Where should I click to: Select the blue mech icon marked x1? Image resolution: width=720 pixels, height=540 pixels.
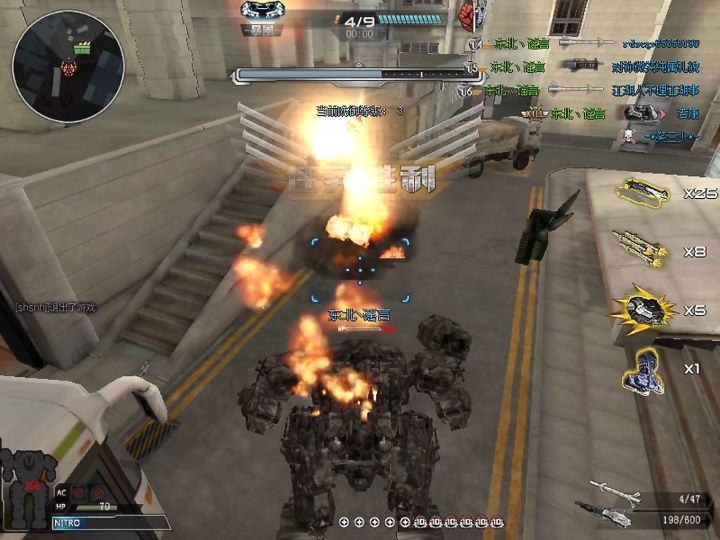pos(641,370)
